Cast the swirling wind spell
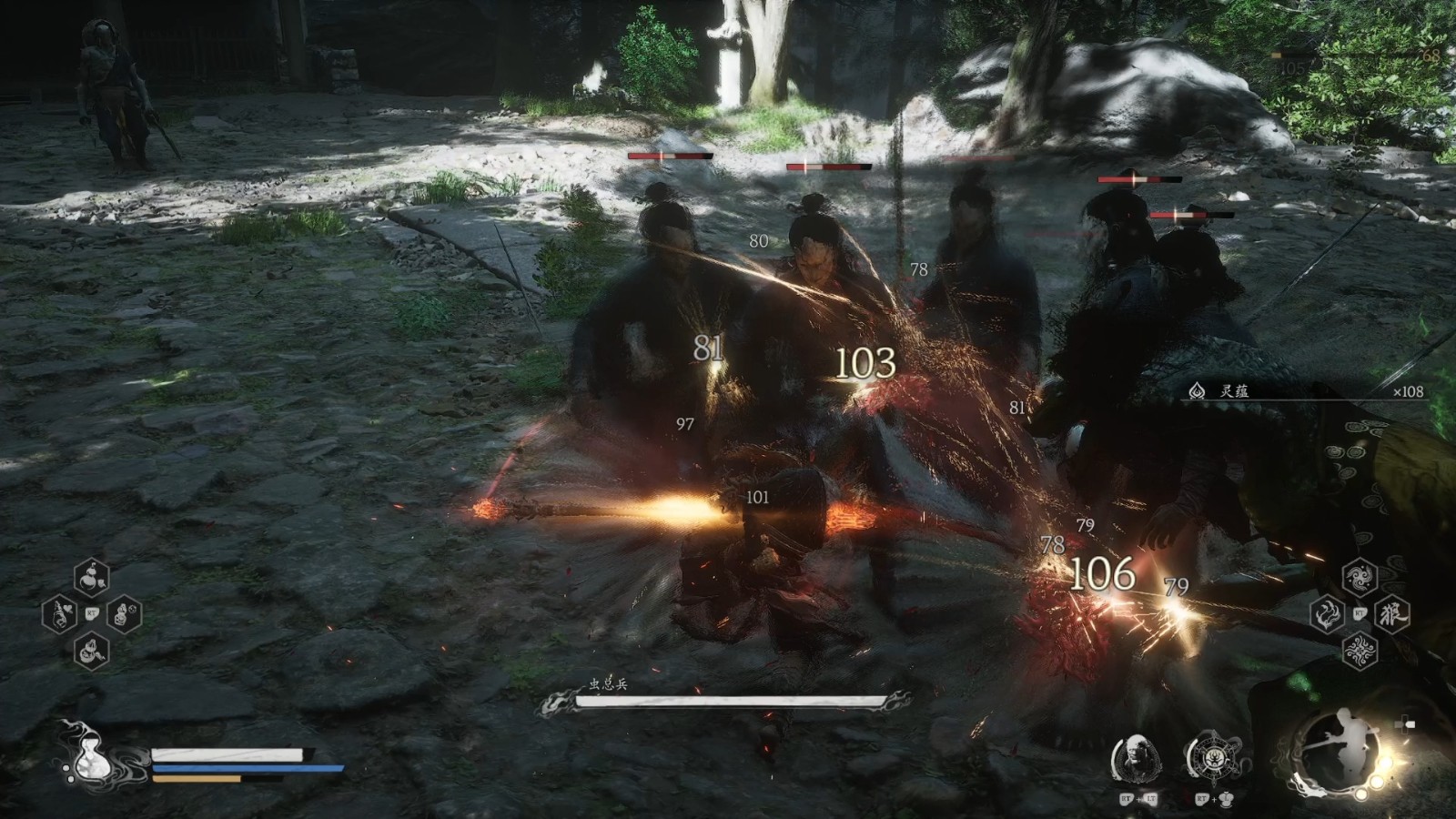Image resolution: width=1456 pixels, height=819 pixels. tap(1360, 577)
